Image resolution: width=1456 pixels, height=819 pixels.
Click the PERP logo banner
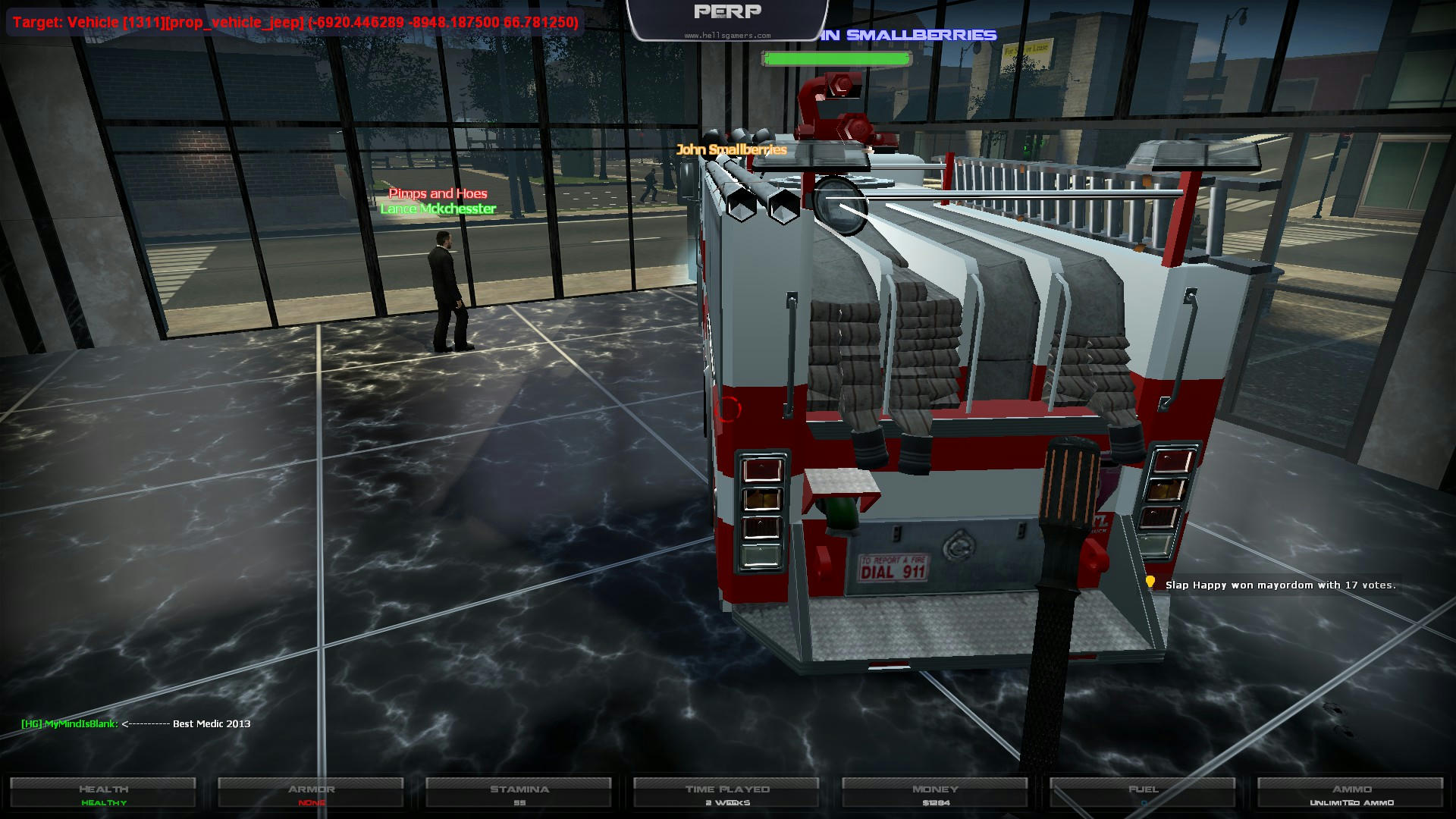point(727,18)
